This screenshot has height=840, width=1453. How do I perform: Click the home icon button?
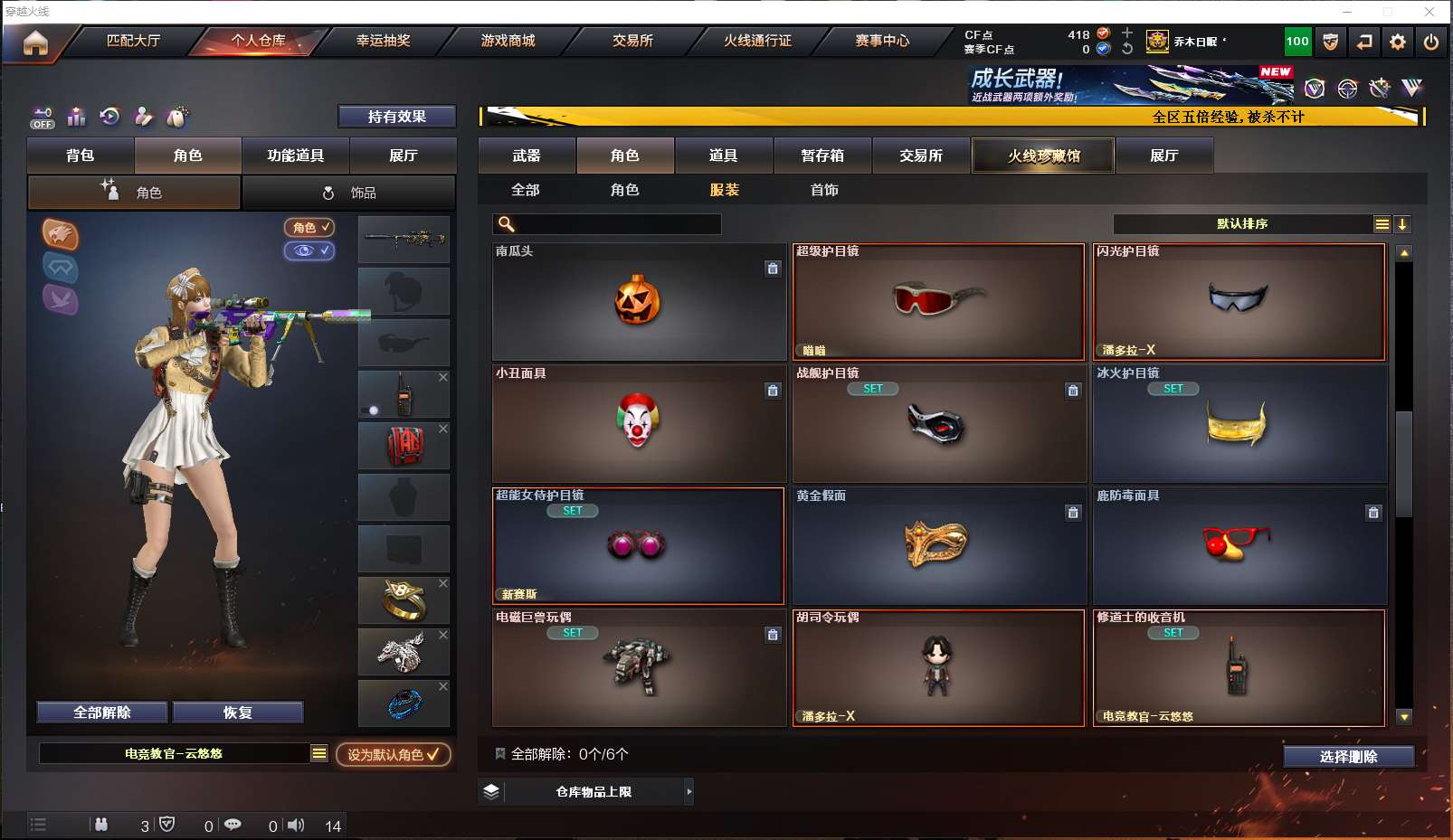(35, 42)
